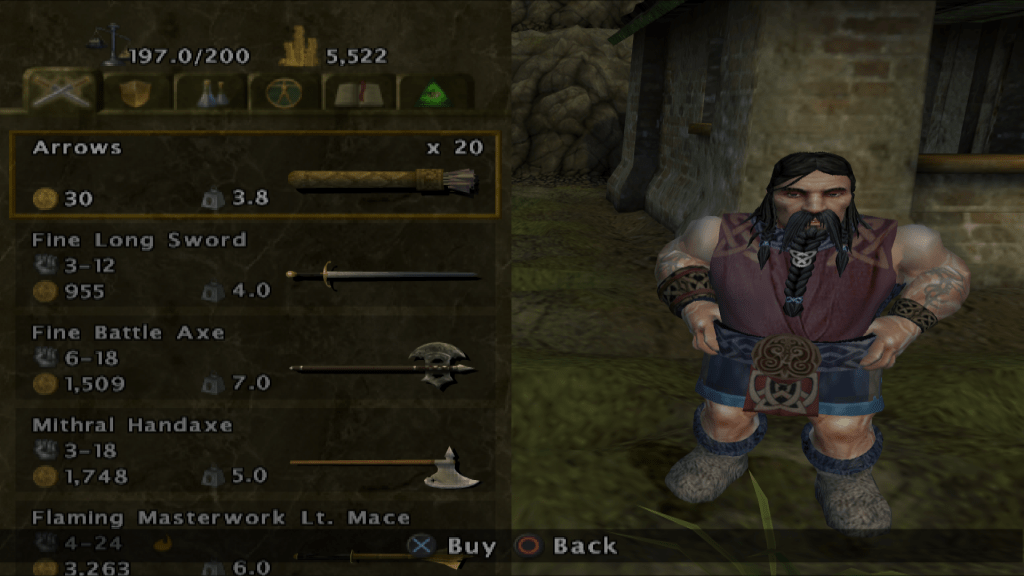The width and height of the screenshot is (1024, 576).
Task: Pick the Mithral Handaxe from the shop list
Action: pos(254,451)
